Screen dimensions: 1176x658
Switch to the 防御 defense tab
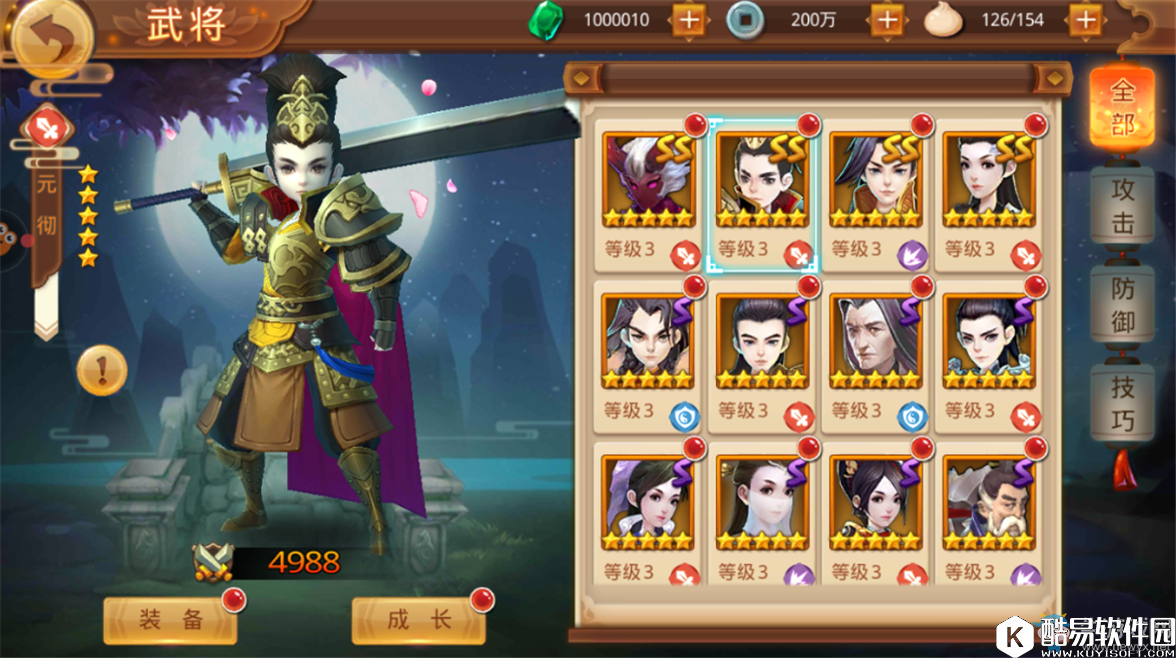point(1122,304)
